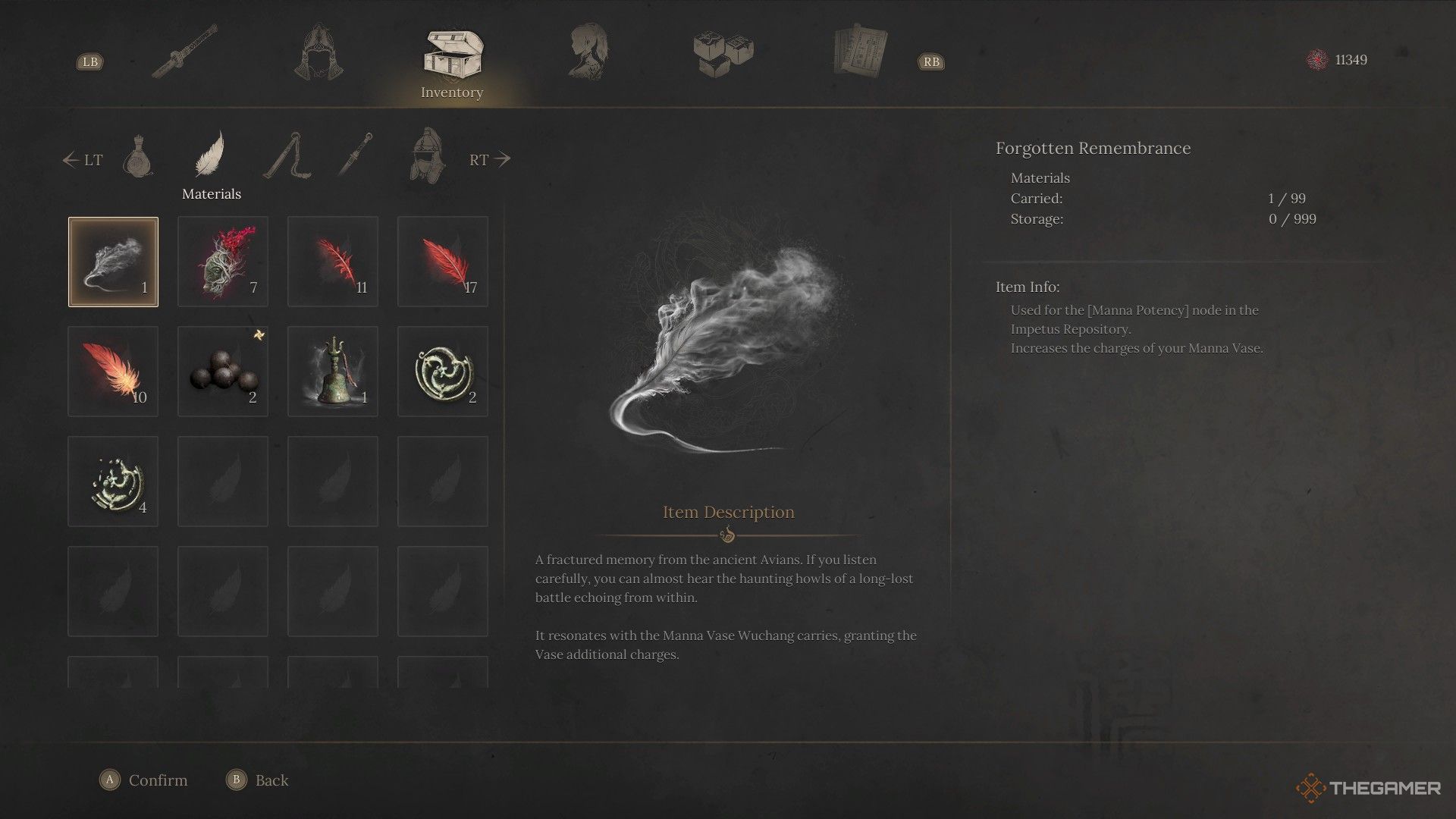
Task: Select the broken jade fragments slot
Action: [113, 482]
